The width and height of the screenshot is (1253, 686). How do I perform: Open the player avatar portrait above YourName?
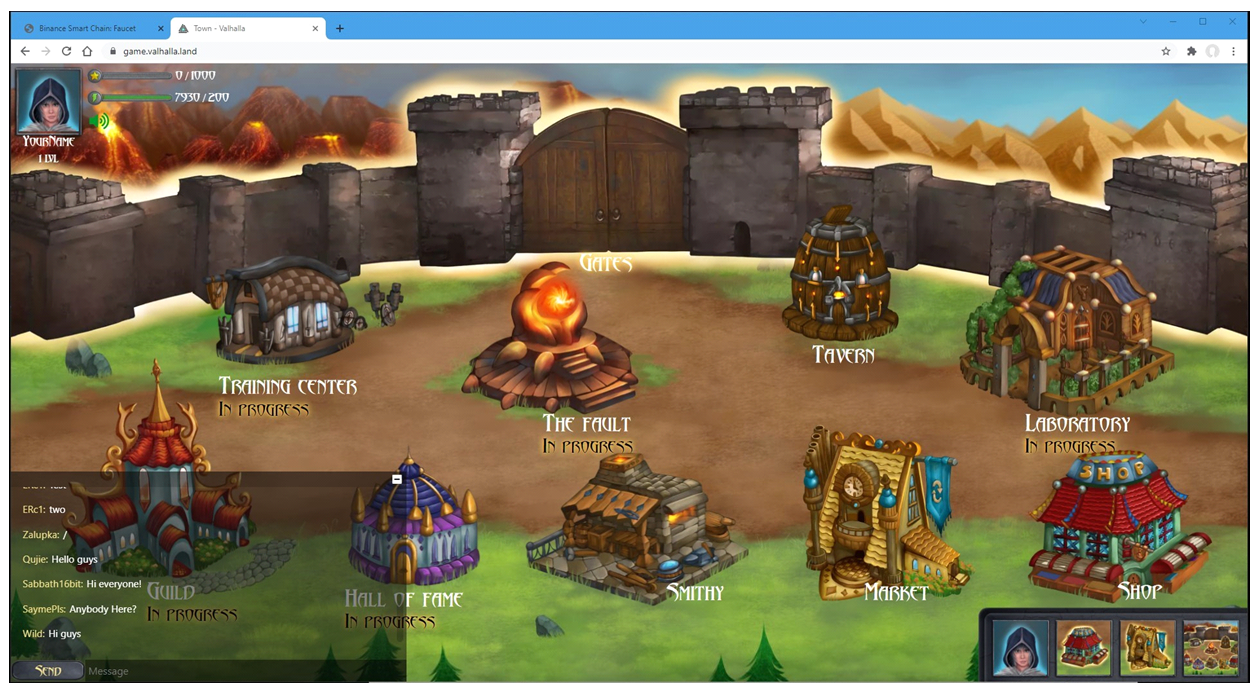[48, 100]
